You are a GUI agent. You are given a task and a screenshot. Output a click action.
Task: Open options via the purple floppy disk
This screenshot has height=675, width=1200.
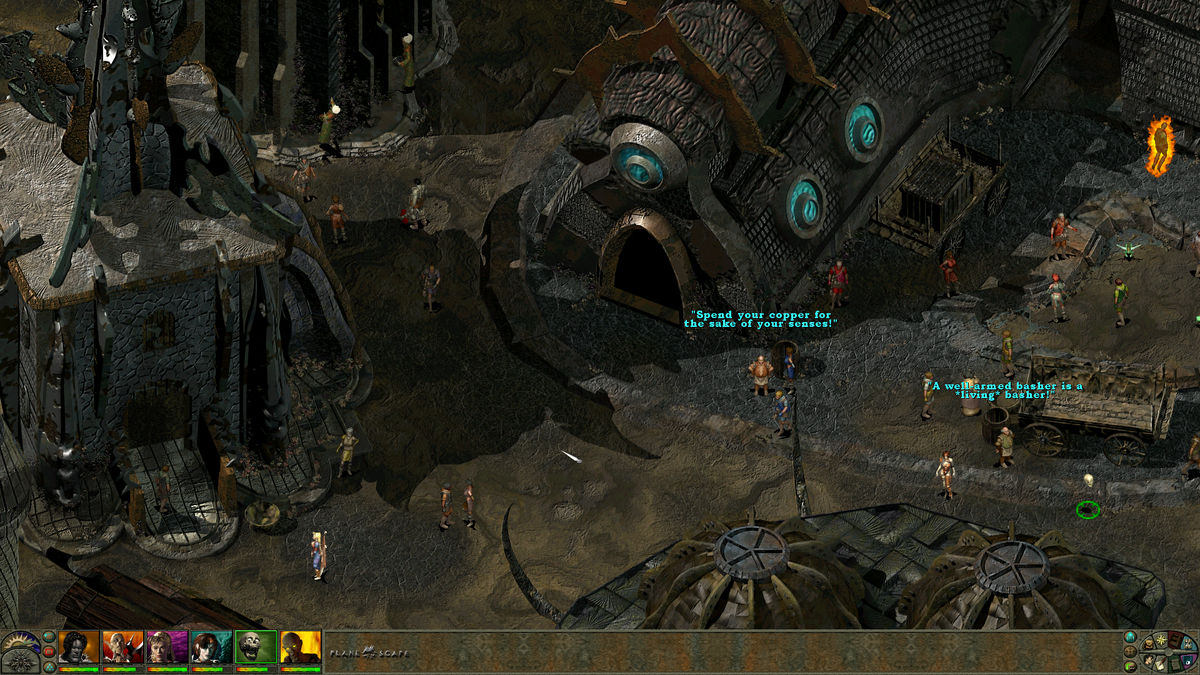click(1187, 661)
